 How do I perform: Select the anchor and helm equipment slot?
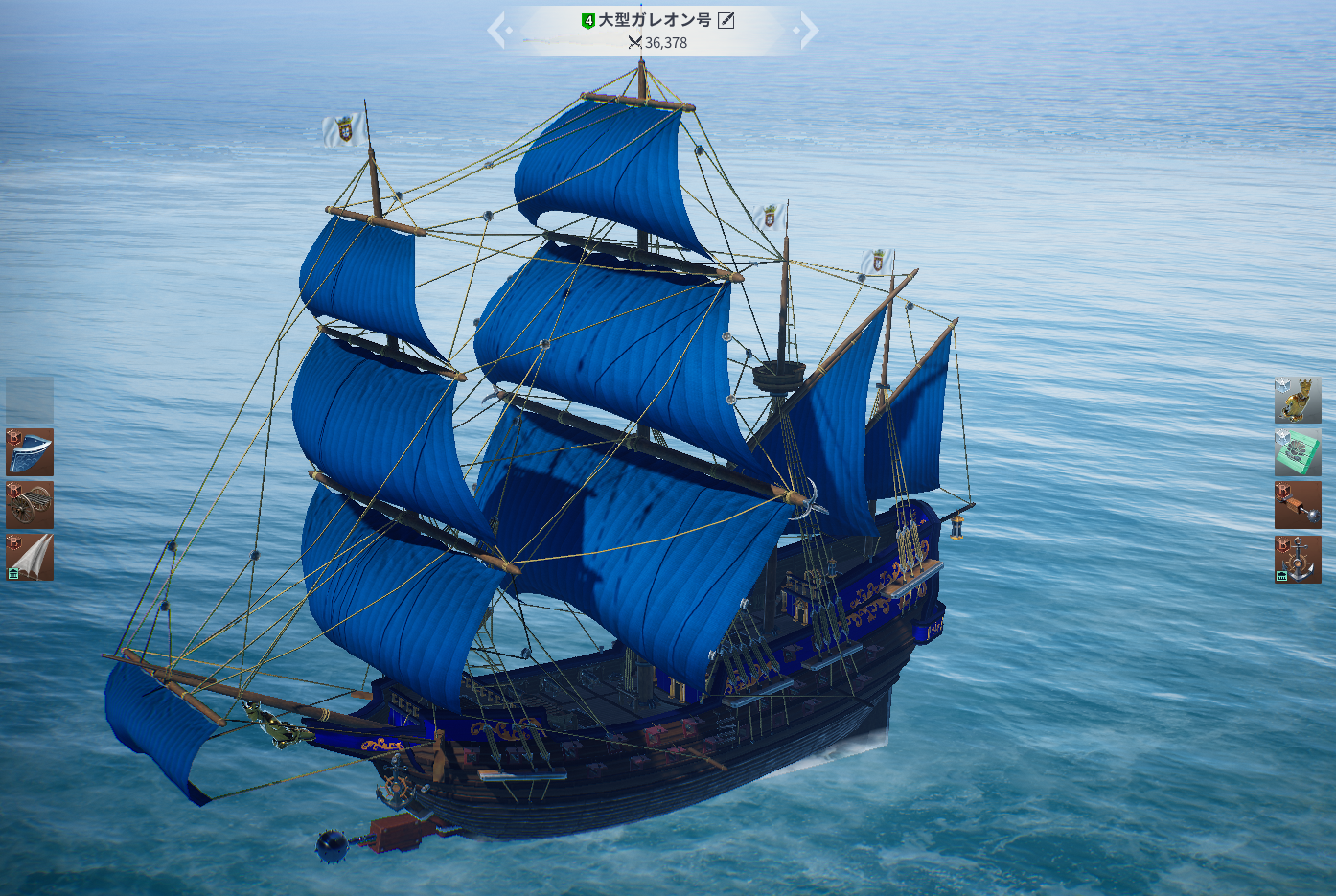point(1298,559)
